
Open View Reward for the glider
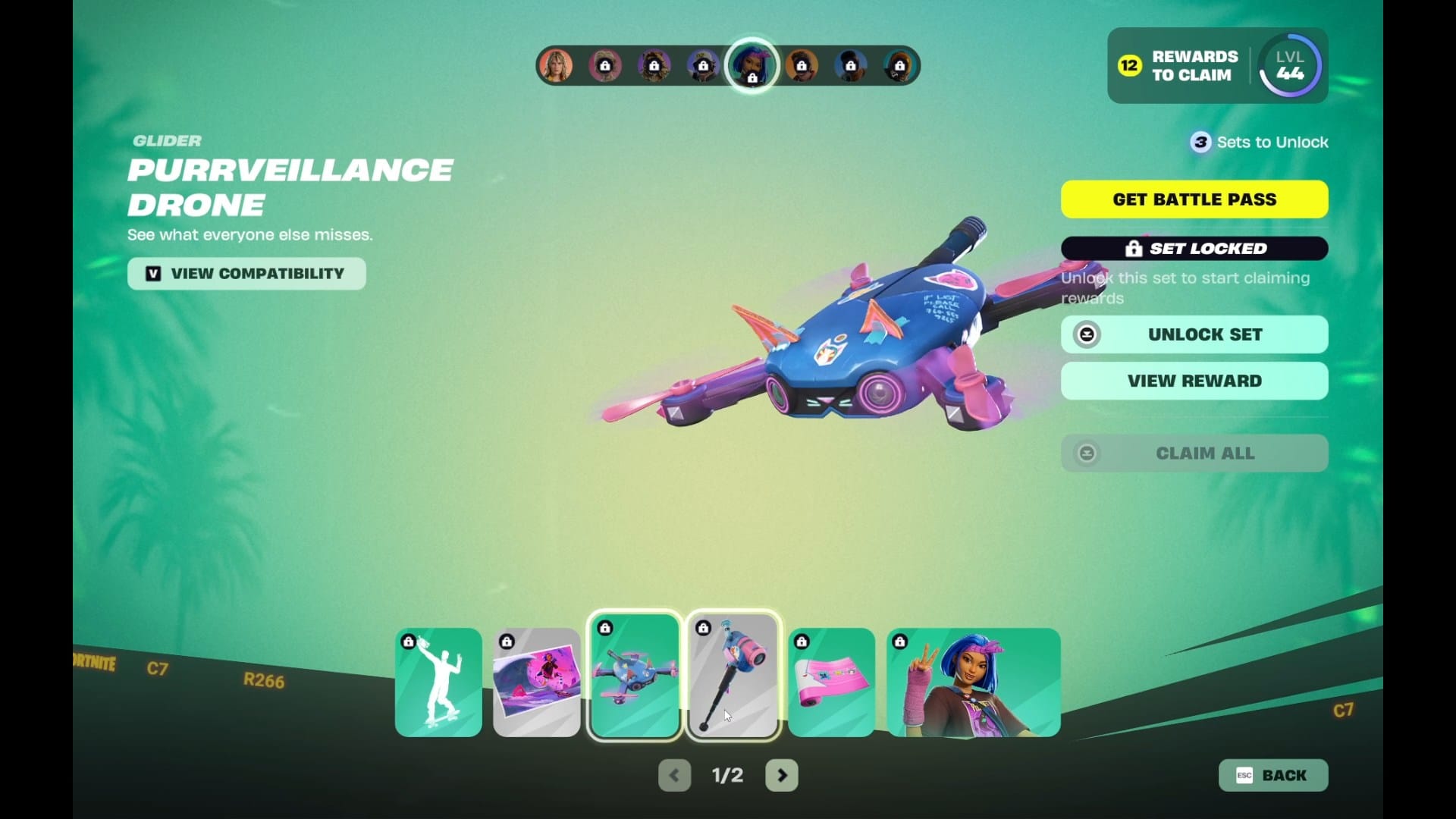1194,381
